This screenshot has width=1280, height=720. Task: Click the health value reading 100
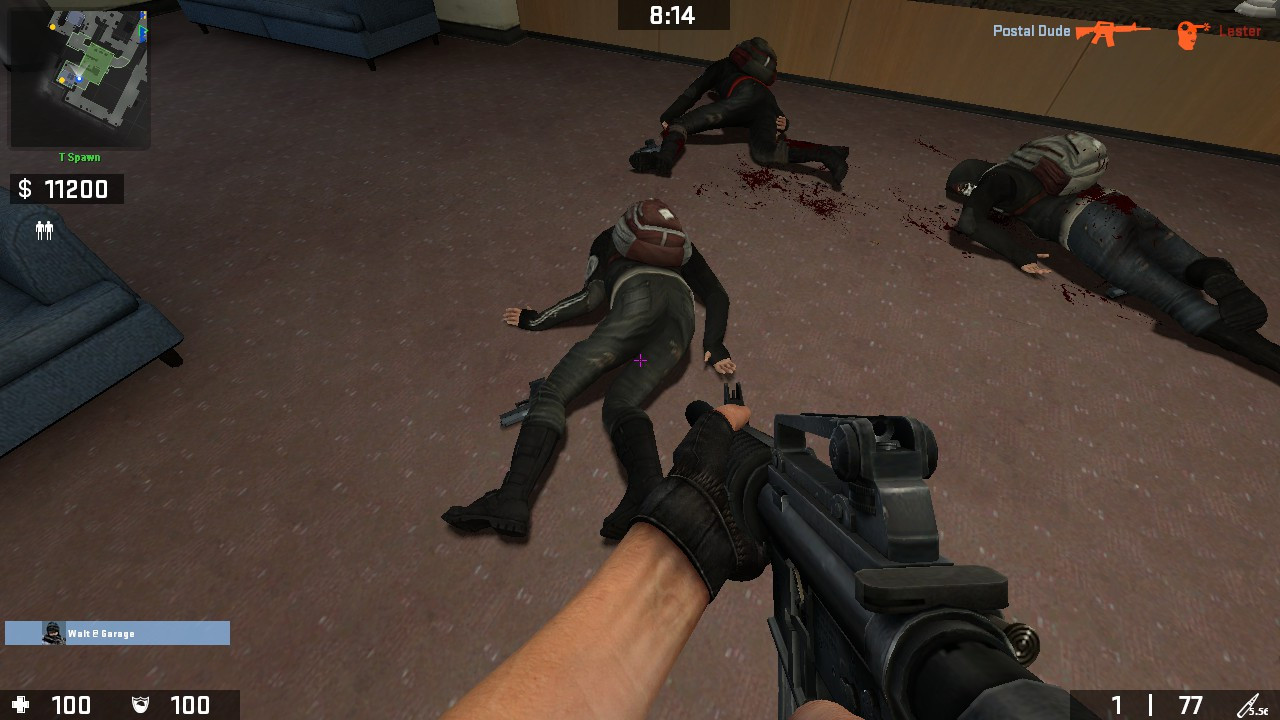coord(70,705)
